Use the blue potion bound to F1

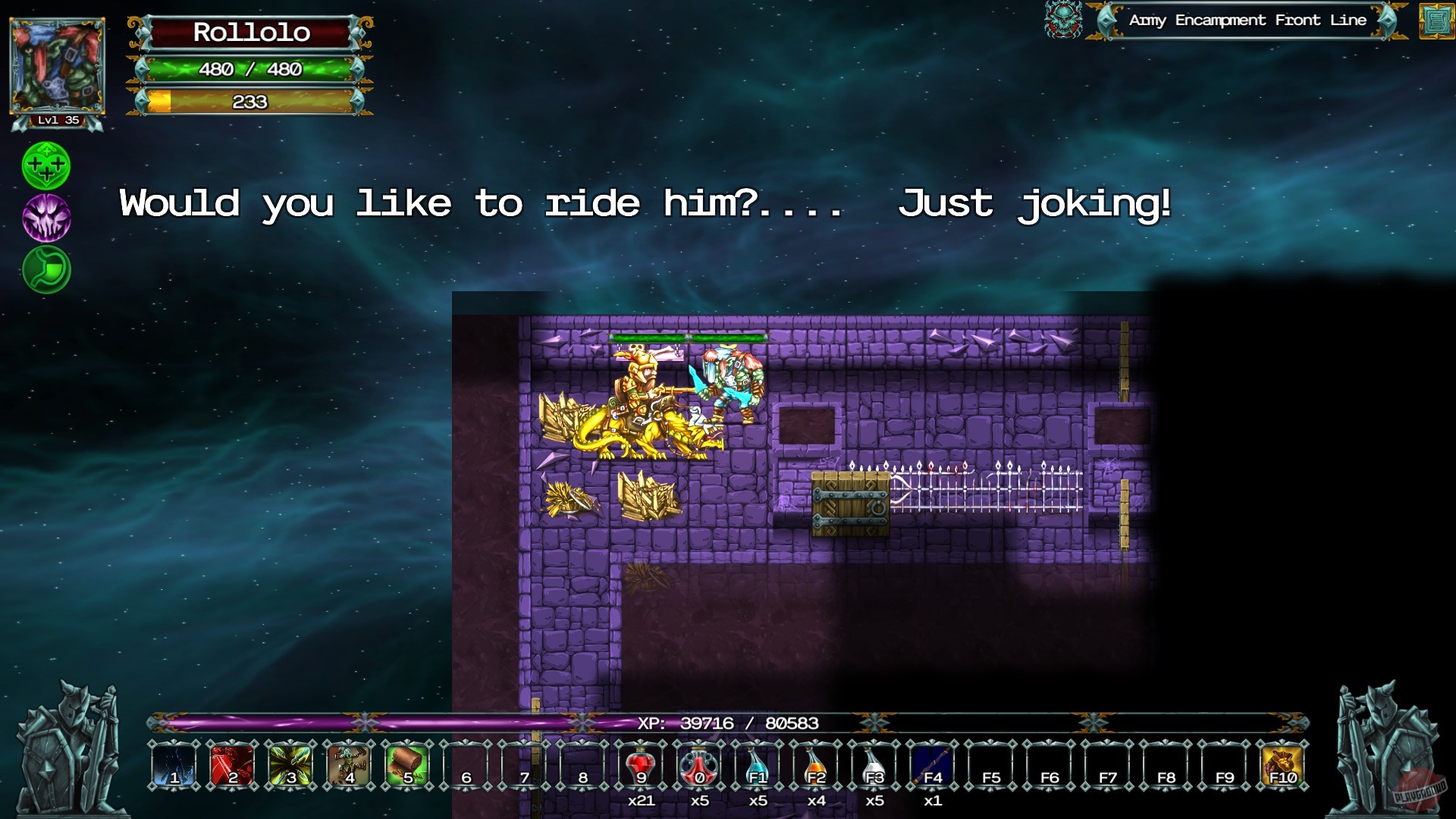759,767
